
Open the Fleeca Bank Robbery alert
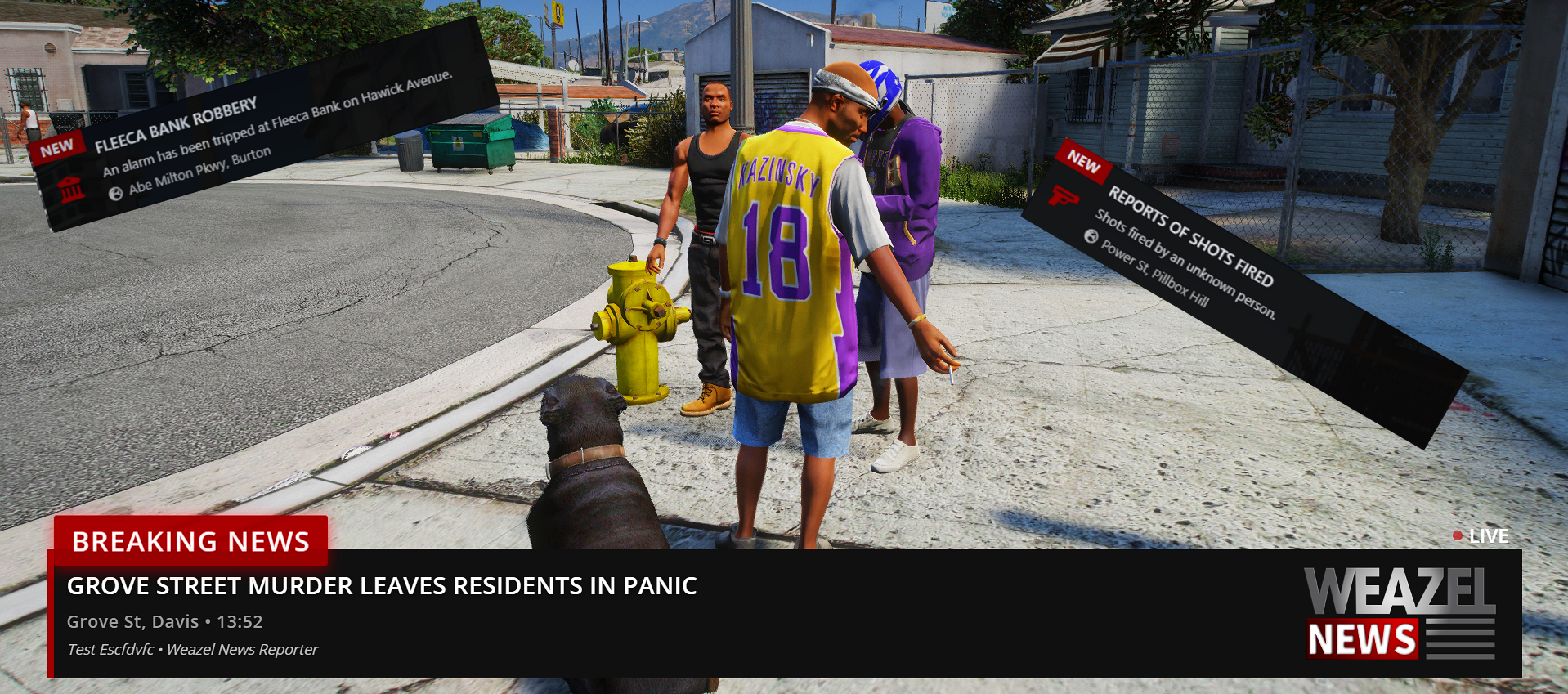[x=176, y=124]
